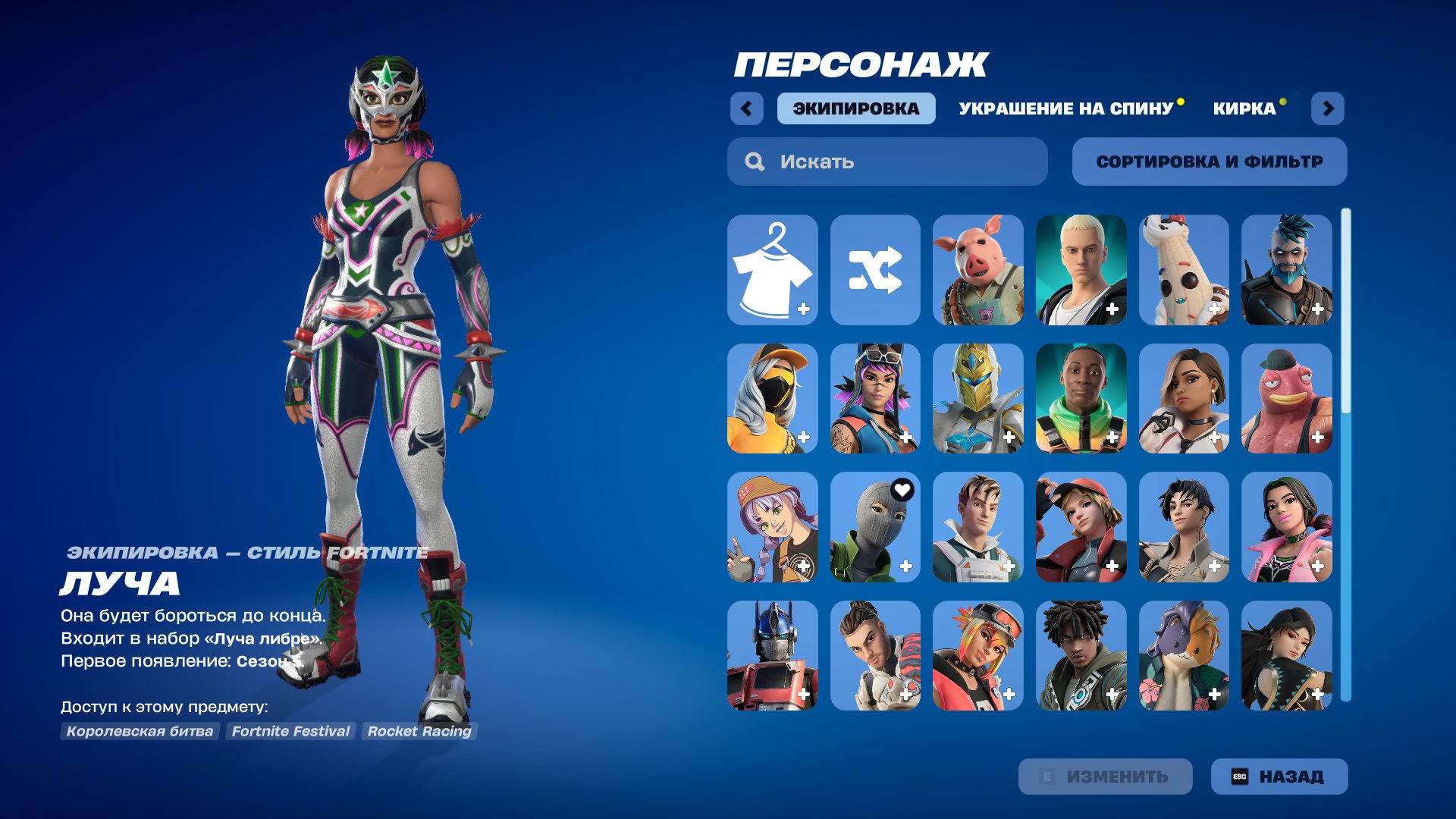Focus the Искать search field
This screenshot has width=1456, height=819.
click(x=887, y=162)
